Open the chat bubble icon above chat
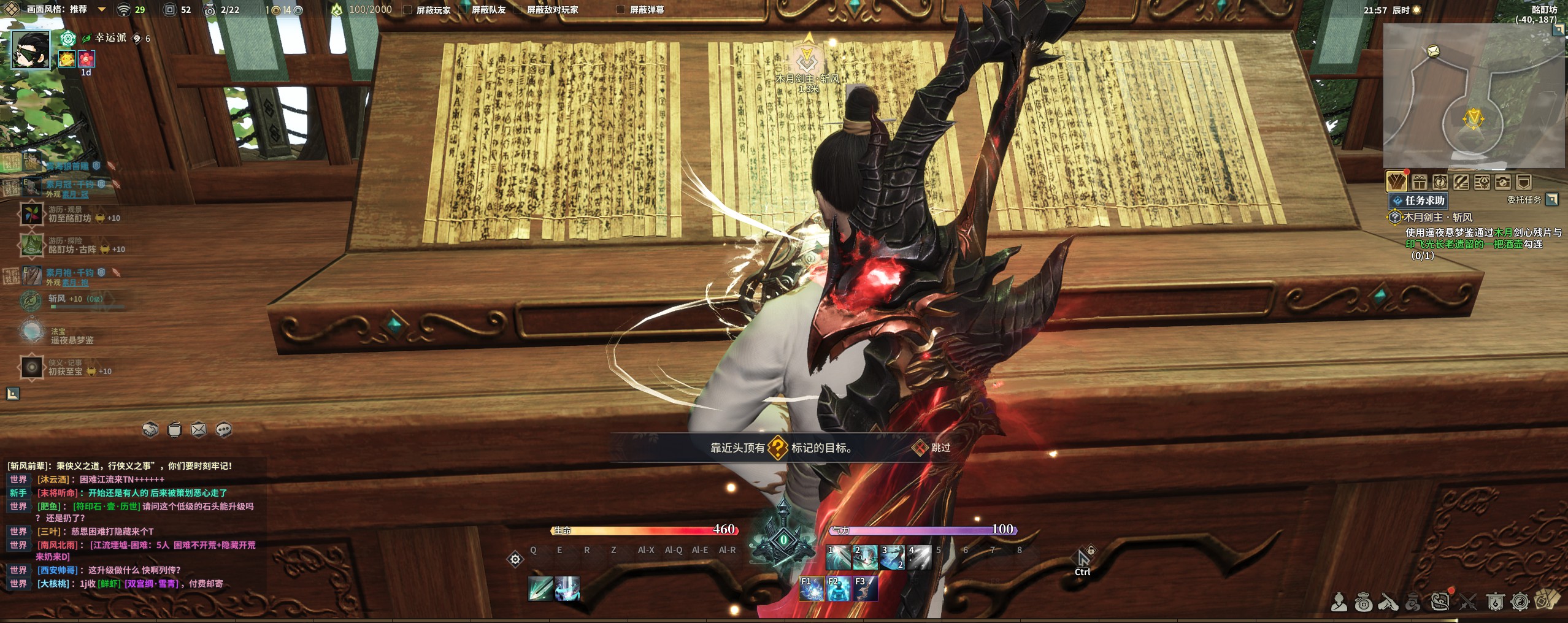This screenshot has height=623, width=1568. (x=224, y=429)
